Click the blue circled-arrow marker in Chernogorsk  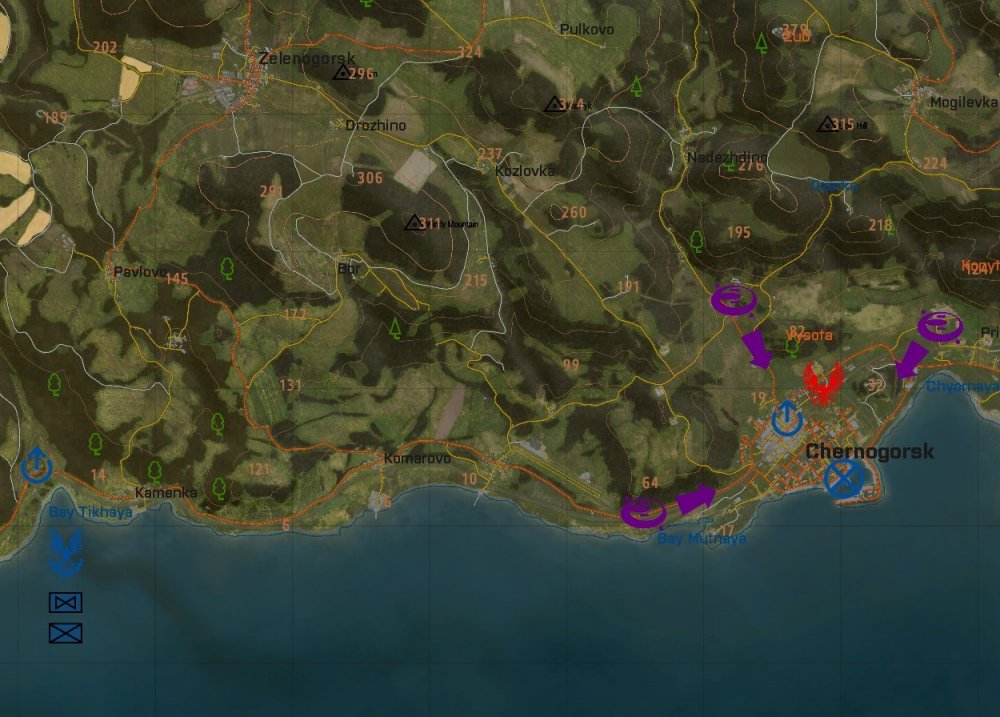click(788, 417)
